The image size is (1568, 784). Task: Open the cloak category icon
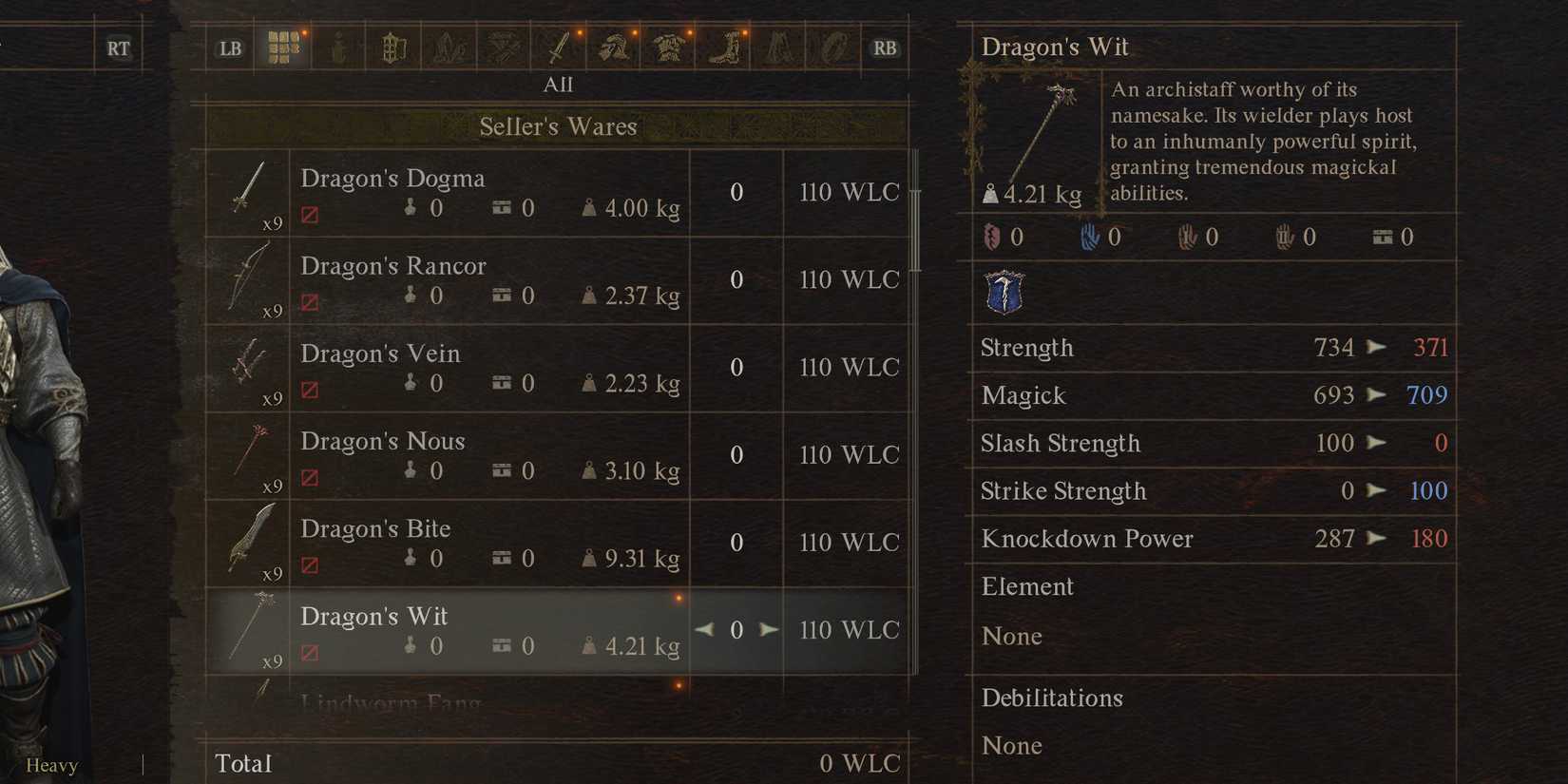pyautogui.click(x=779, y=46)
